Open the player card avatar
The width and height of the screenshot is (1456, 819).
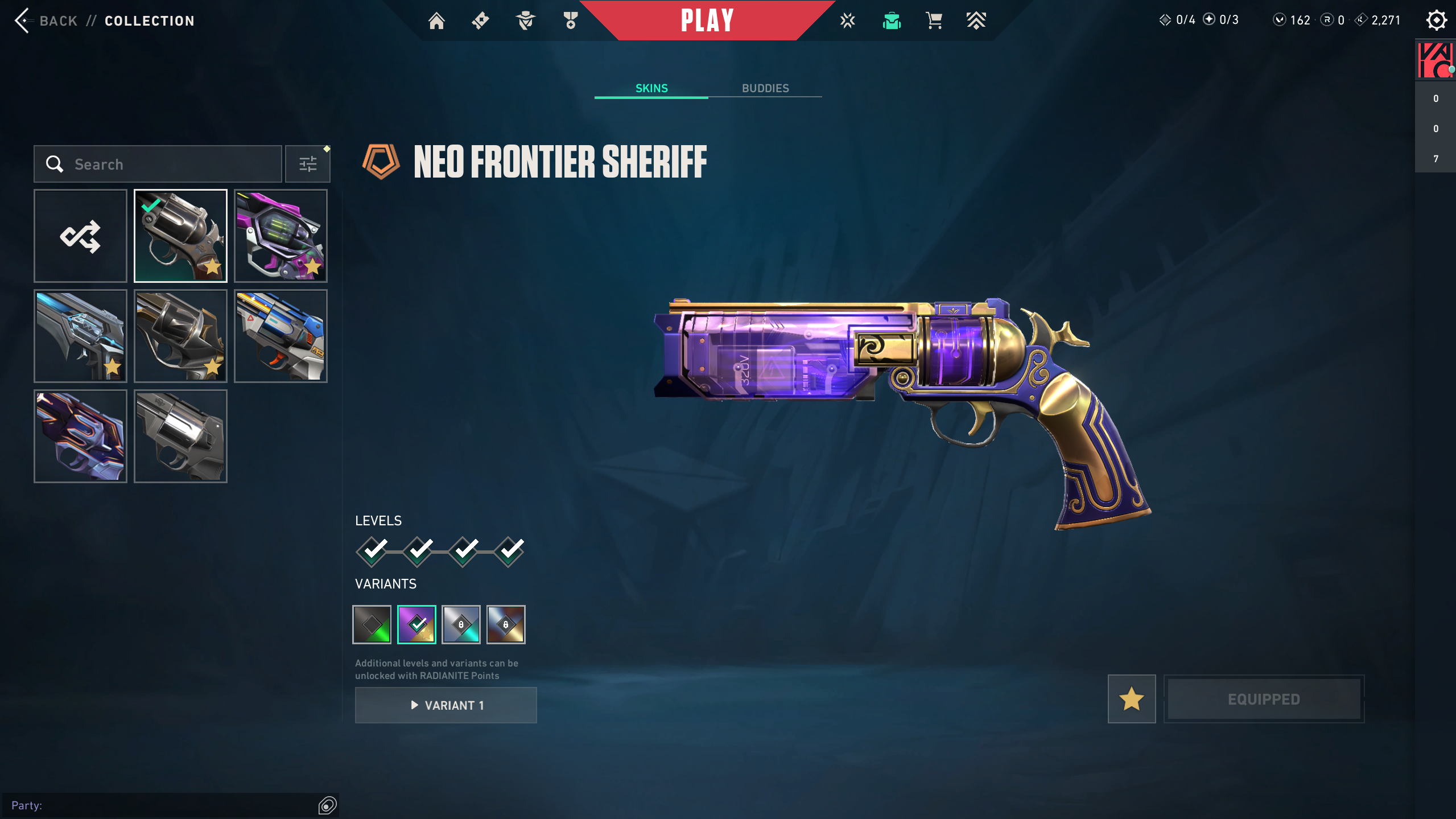pyautogui.click(x=1434, y=60)
